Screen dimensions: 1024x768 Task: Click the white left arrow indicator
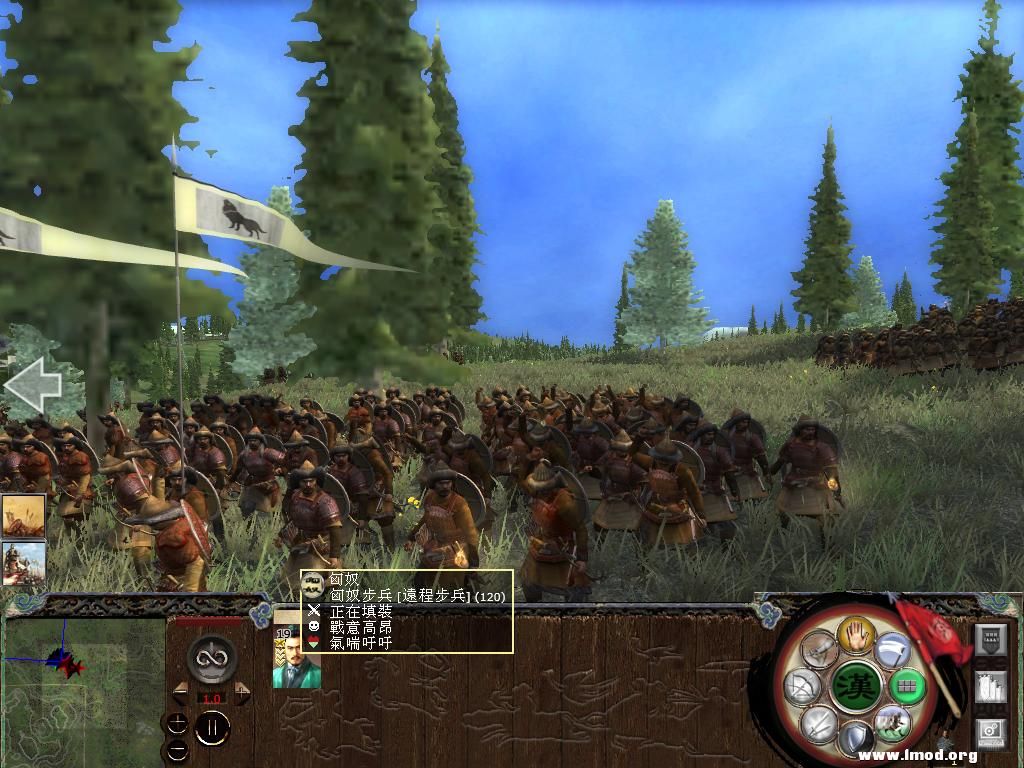[32, 386]
